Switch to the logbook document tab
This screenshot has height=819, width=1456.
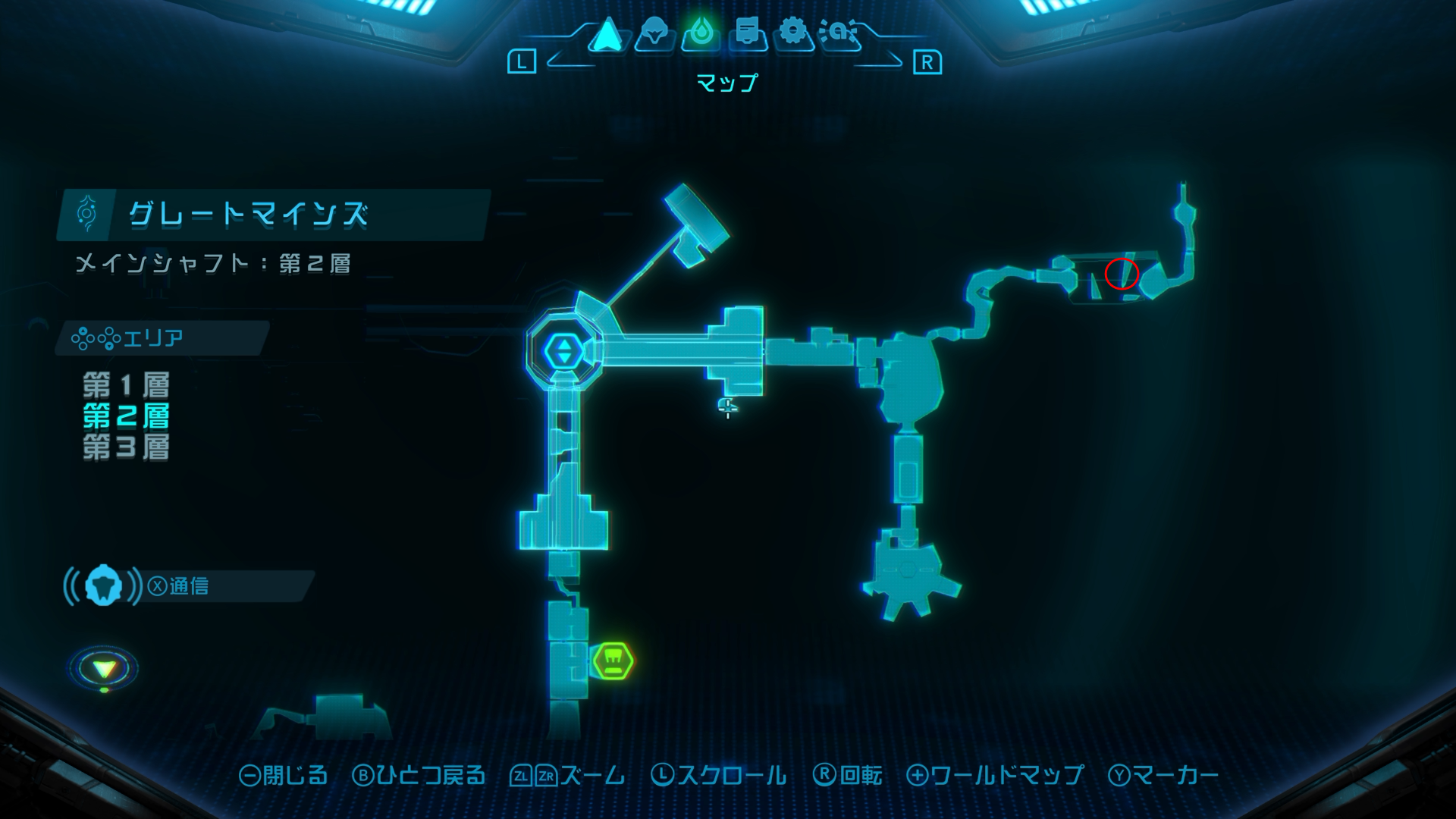(x=748, y=34)
